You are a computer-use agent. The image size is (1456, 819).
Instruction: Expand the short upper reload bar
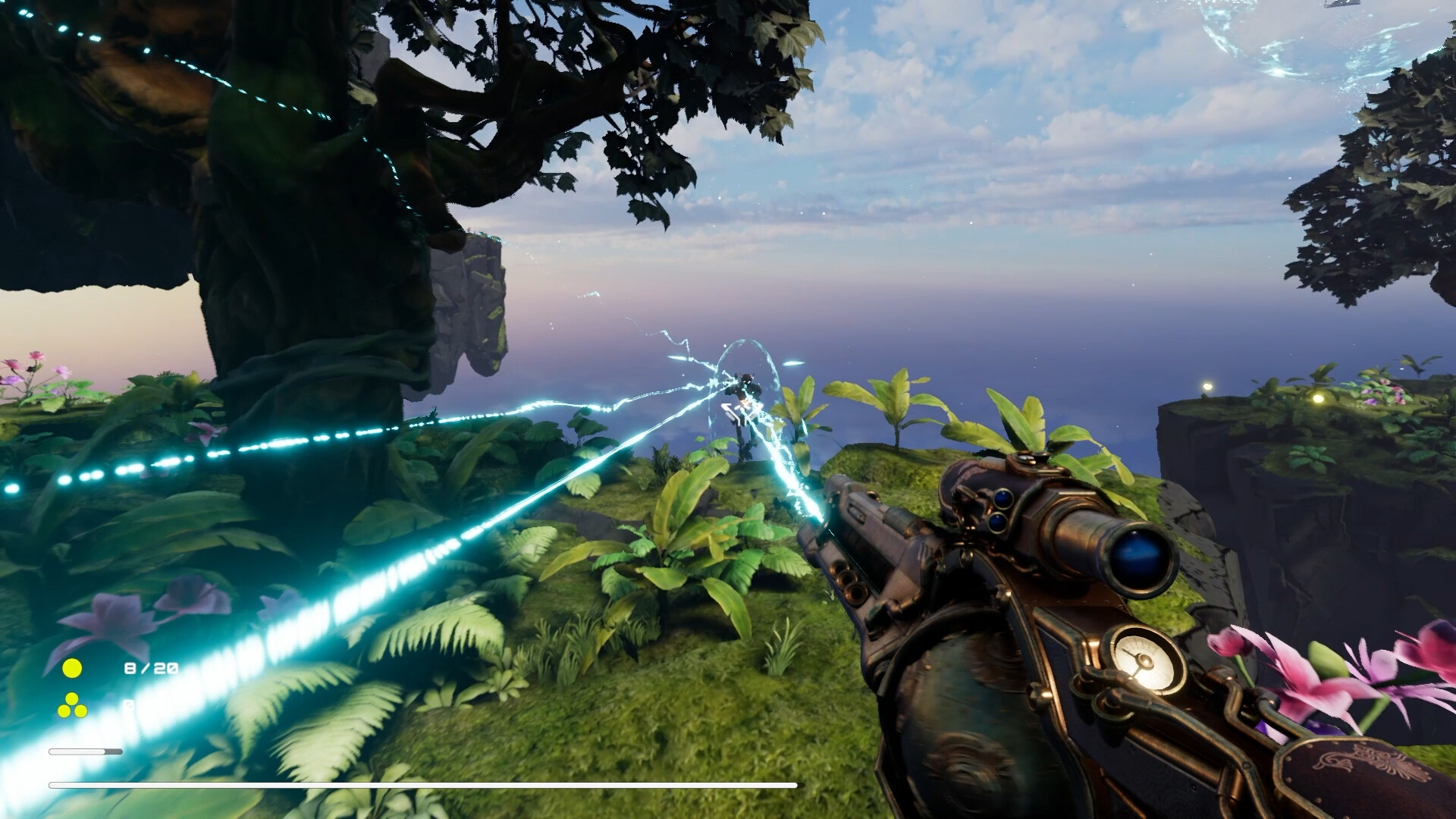click(x=86, y=752)
